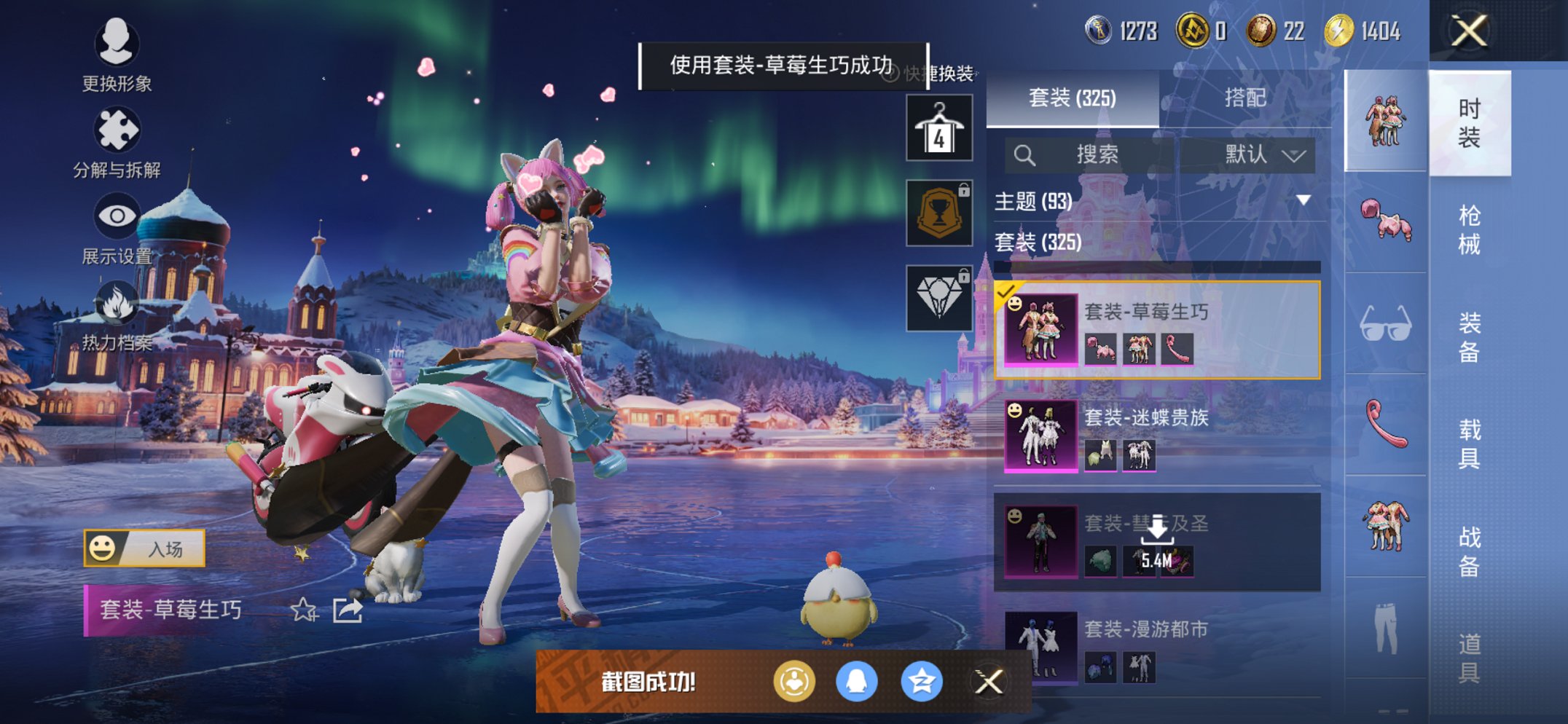Click the 入场 entrance emote button
The height and width of the screenshot is (724, 1568).
[144, 548]
